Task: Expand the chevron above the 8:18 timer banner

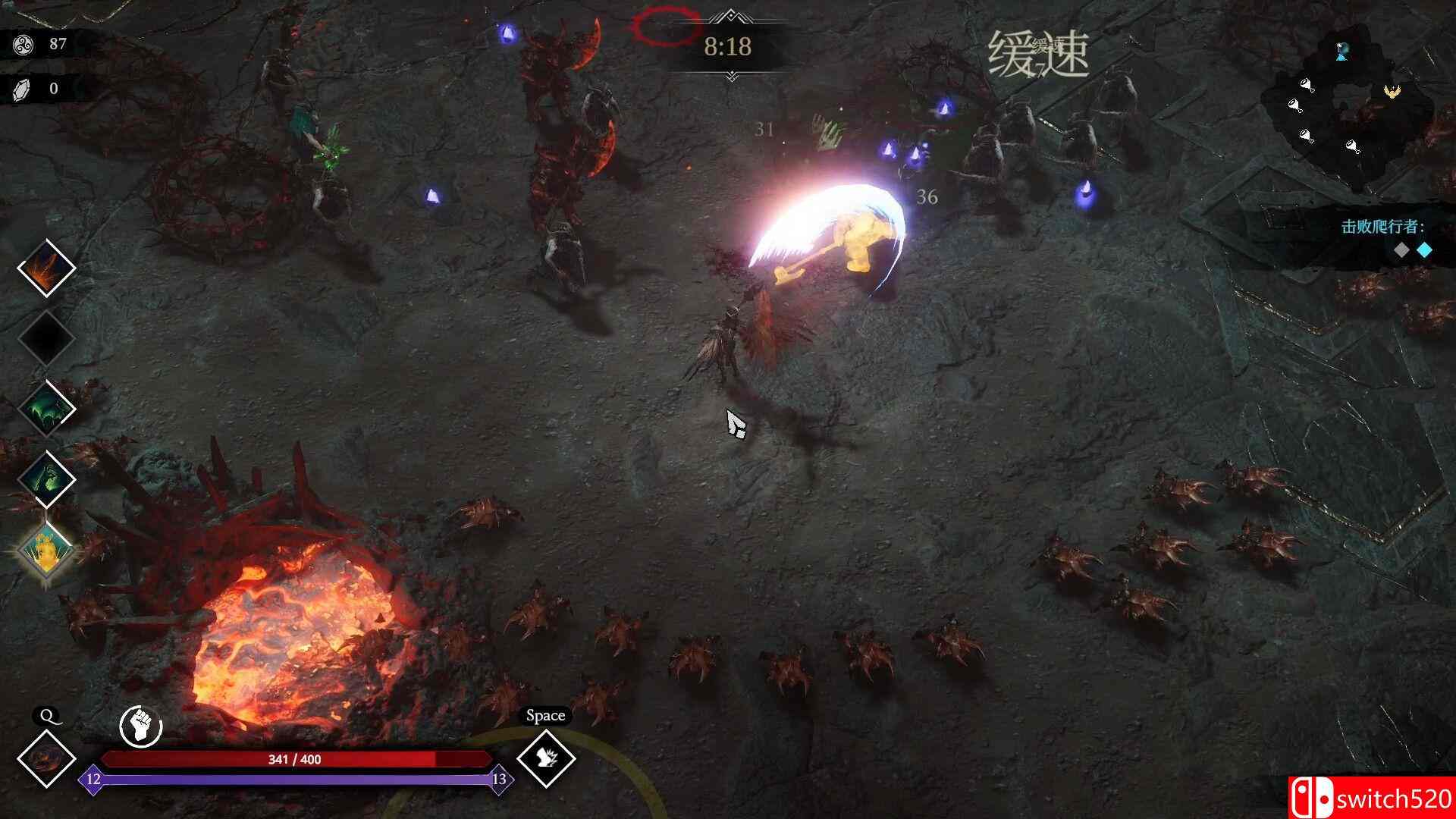Action: pos(730,14)
